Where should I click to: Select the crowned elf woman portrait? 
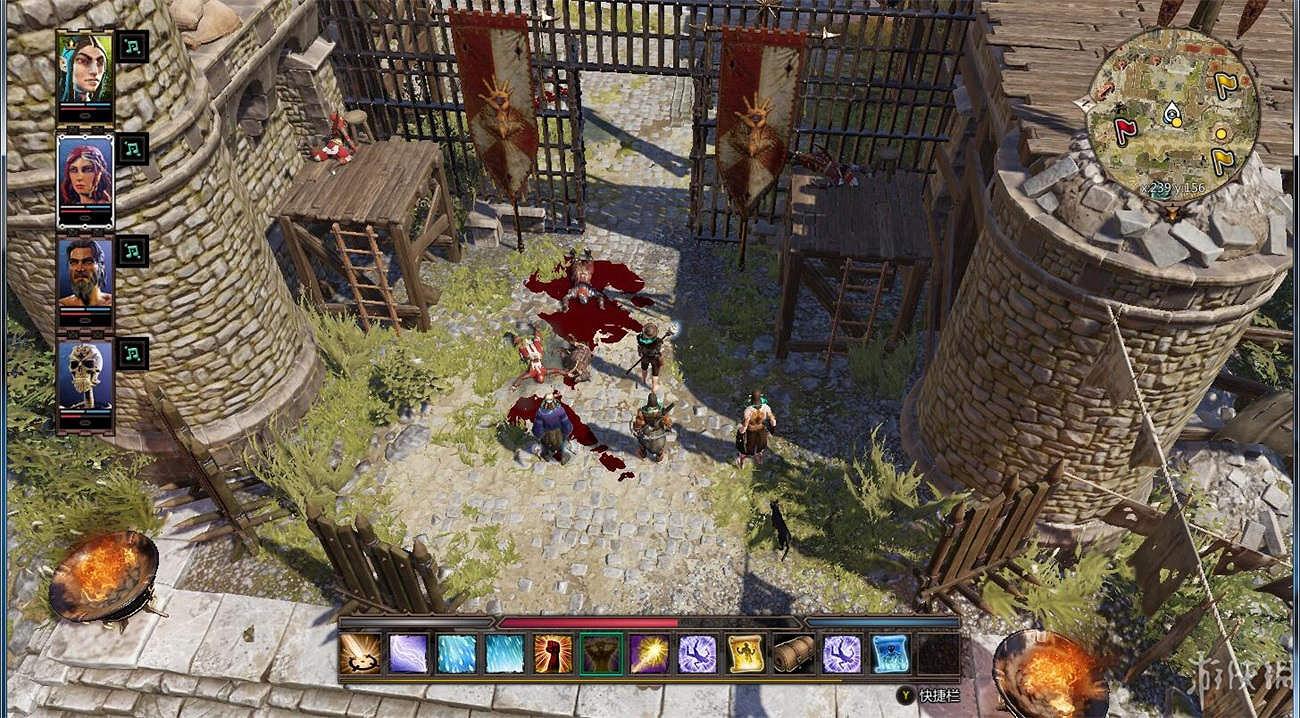pos(85,67)
